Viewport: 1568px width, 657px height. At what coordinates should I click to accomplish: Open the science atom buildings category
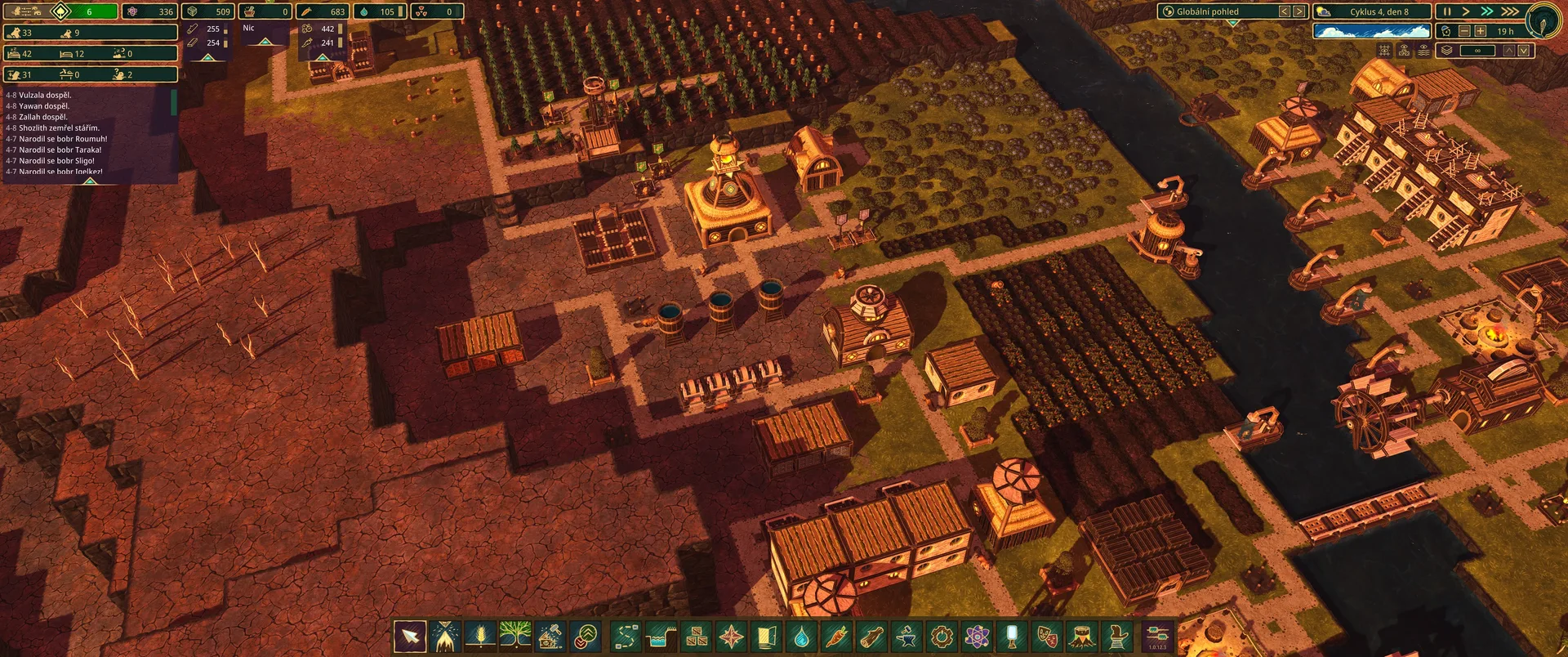(977, 636)
